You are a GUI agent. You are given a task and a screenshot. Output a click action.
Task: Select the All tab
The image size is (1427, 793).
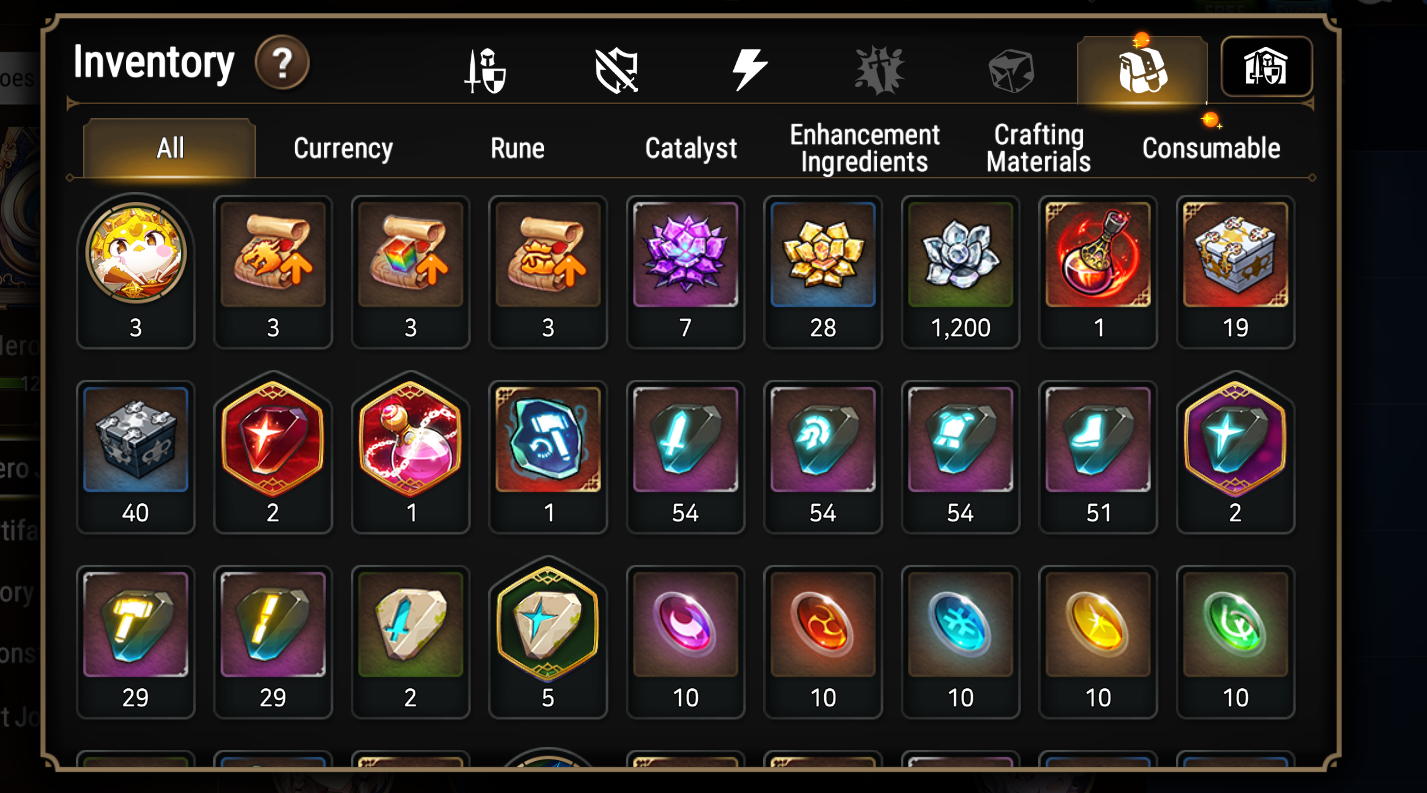[x=168, y=148]
